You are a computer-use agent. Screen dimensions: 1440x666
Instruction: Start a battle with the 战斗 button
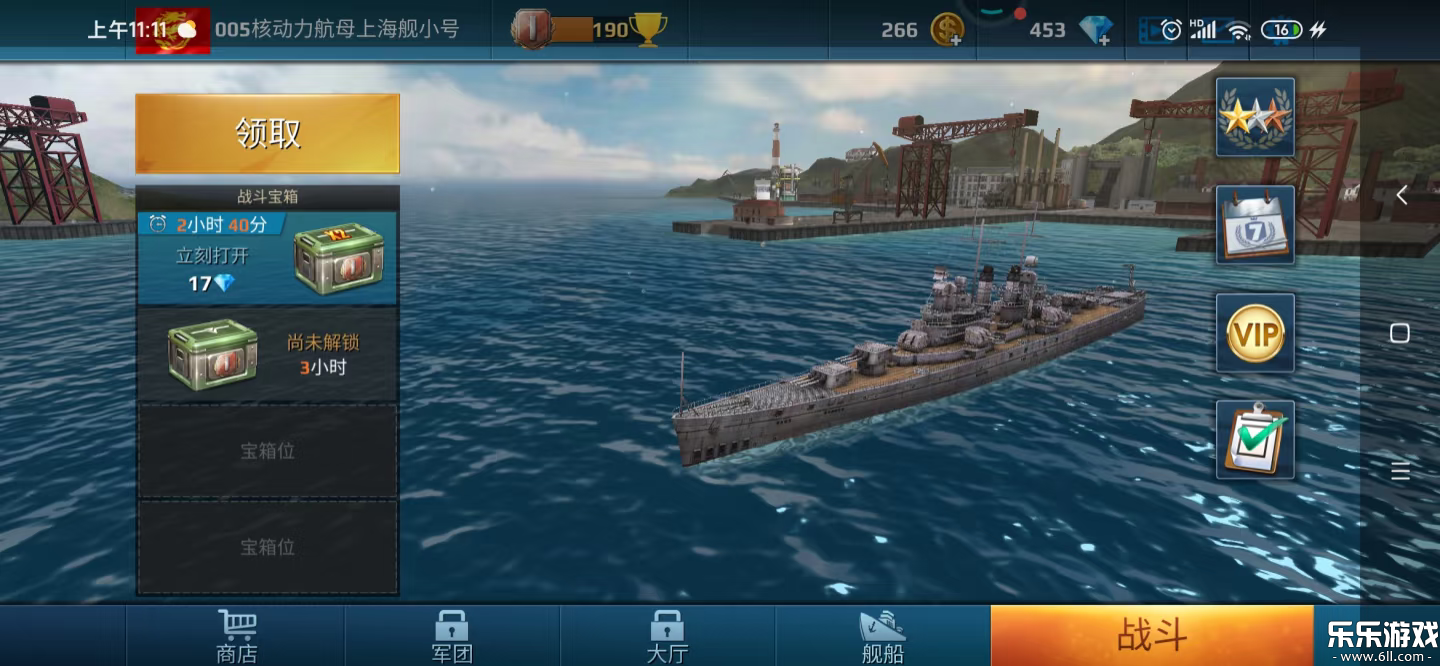pyautogui.click(x=1152, y=635)
